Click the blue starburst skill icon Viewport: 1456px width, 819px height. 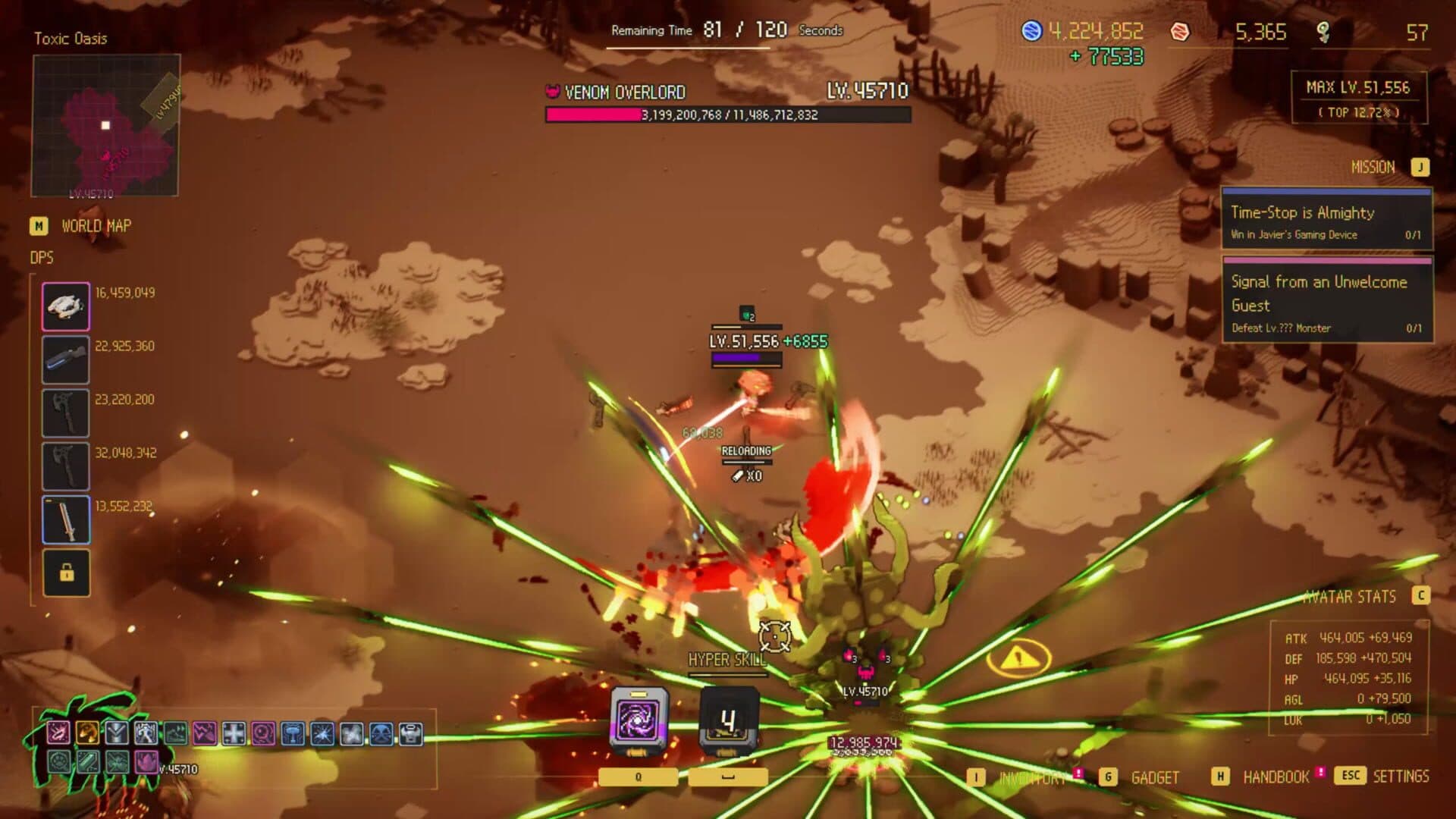pos(324,733)
